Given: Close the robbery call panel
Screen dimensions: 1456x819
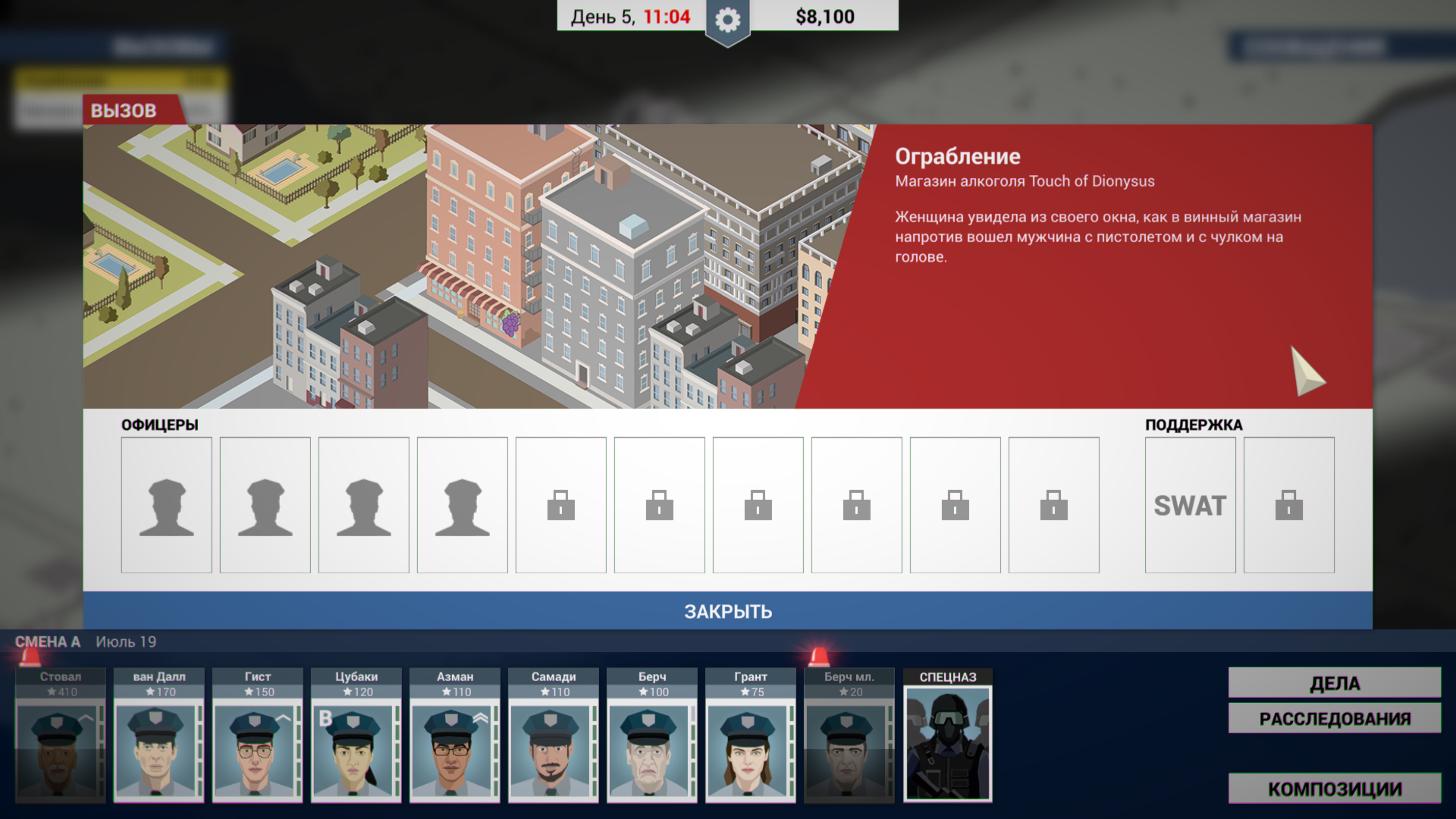Looking at the screenshot, I should pos(727,611).
